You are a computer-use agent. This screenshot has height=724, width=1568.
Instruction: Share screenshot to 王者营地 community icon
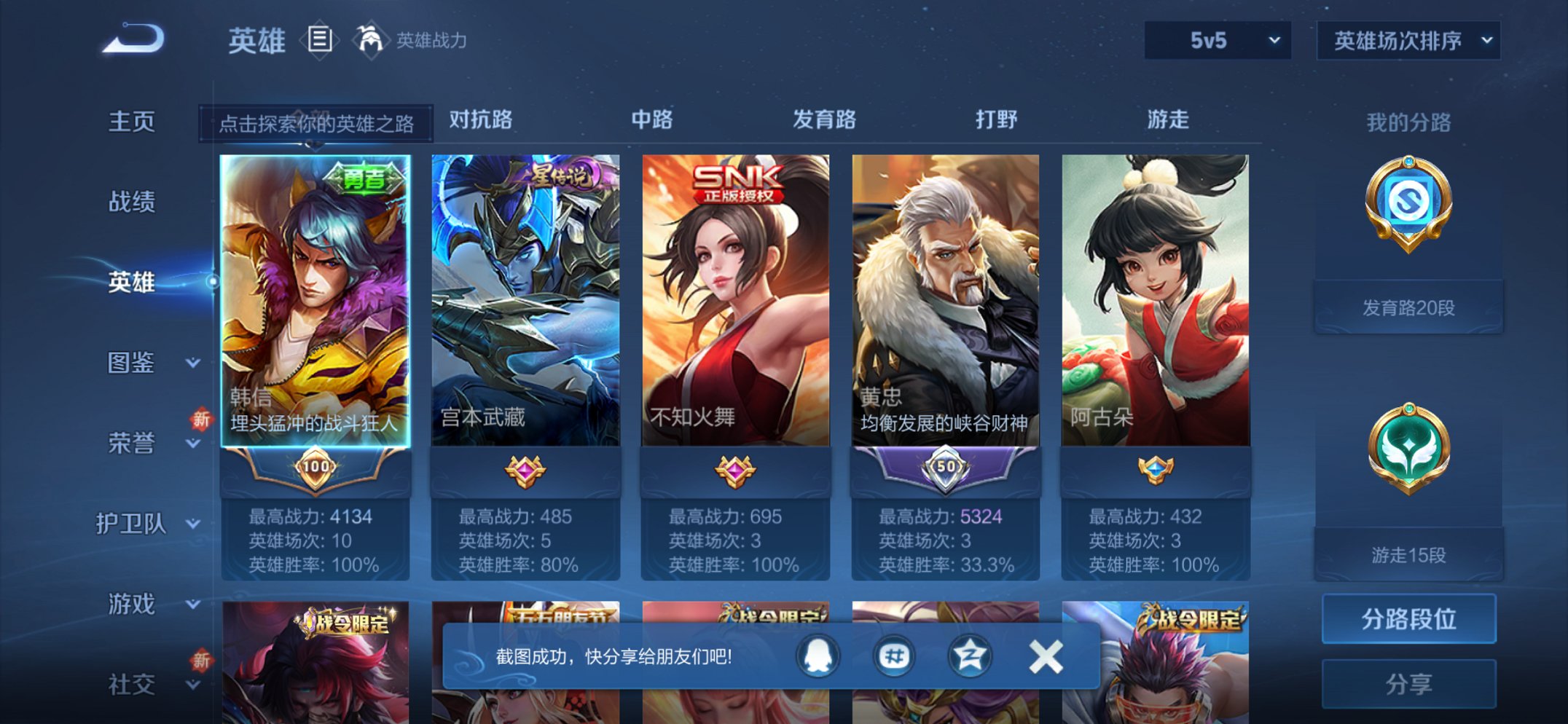(x=894, y=655)
